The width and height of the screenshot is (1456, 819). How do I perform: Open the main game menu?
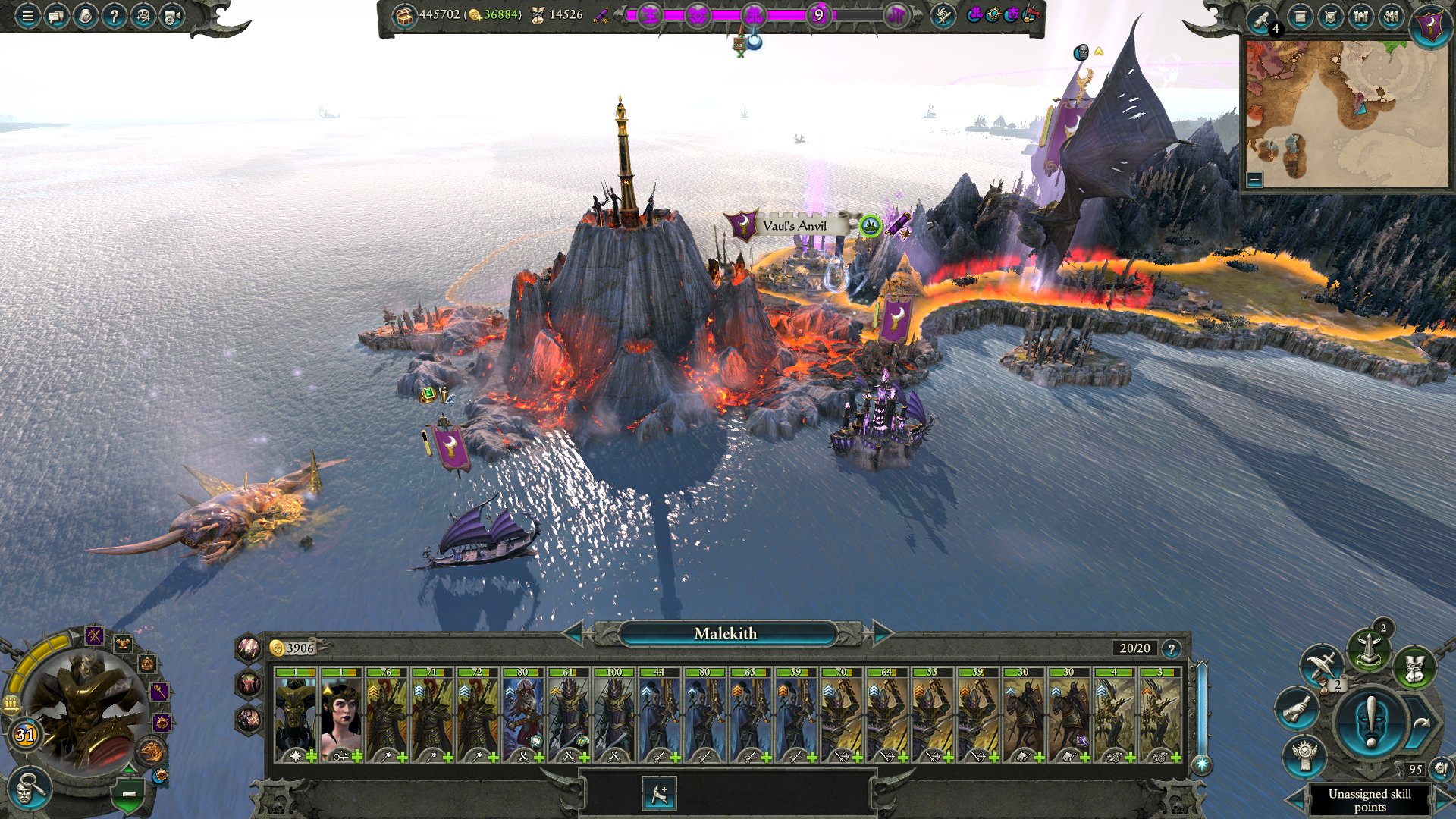[x=27, y=15]
